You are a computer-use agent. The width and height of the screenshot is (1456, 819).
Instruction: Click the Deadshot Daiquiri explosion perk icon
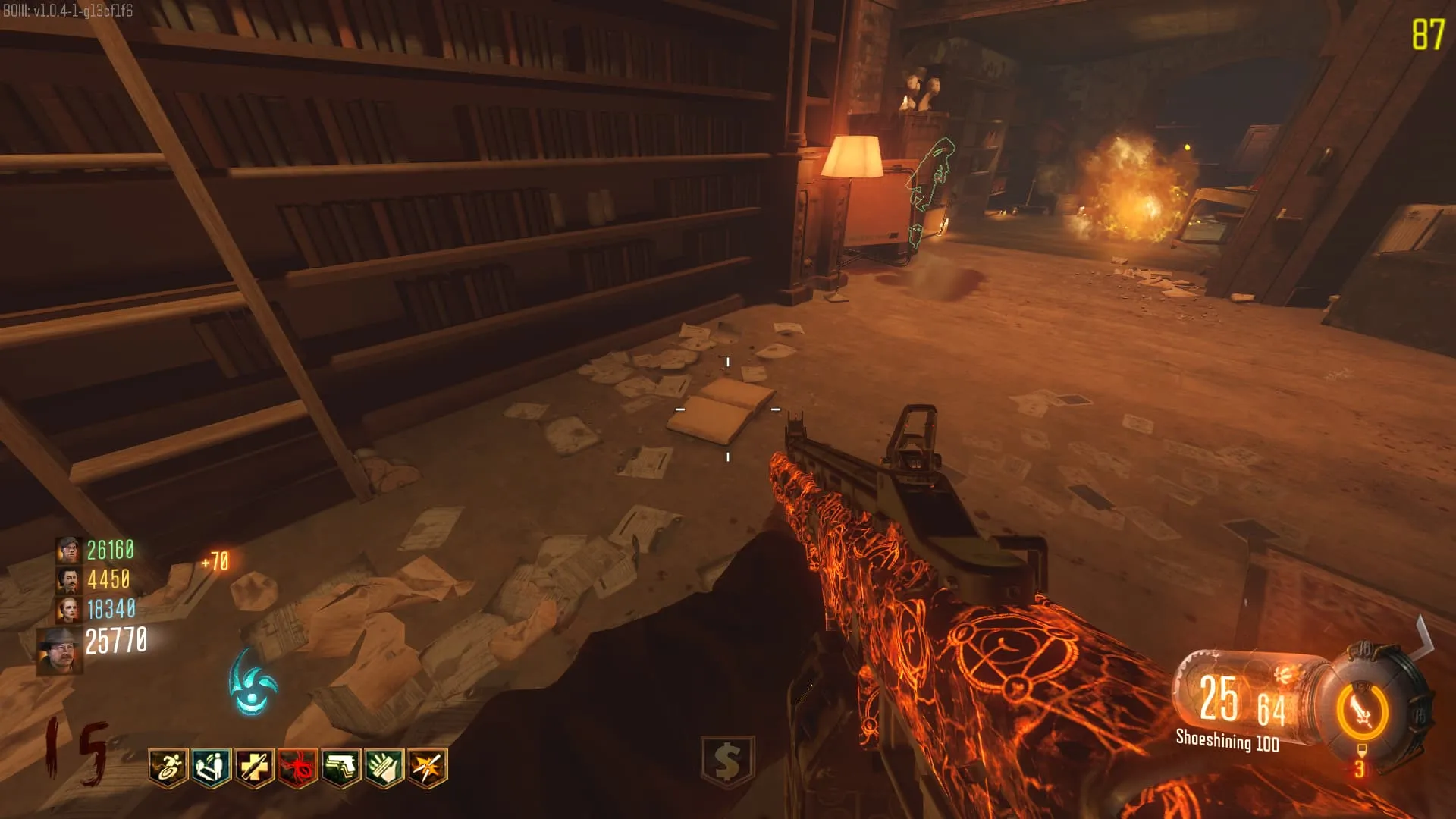[428, 768]
